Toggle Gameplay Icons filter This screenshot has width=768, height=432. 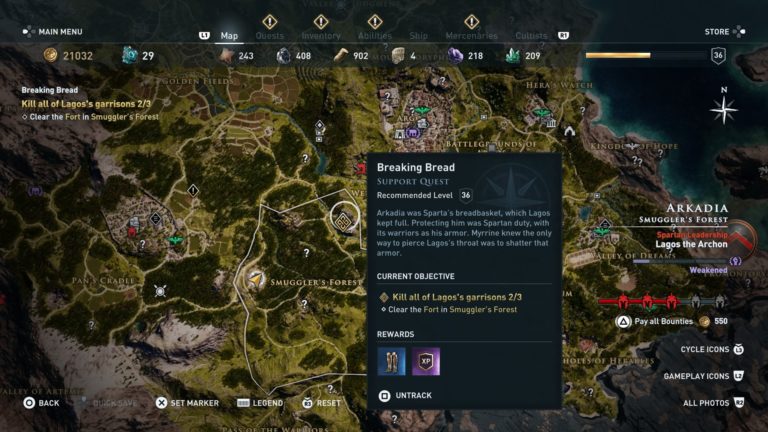[703, 376]
